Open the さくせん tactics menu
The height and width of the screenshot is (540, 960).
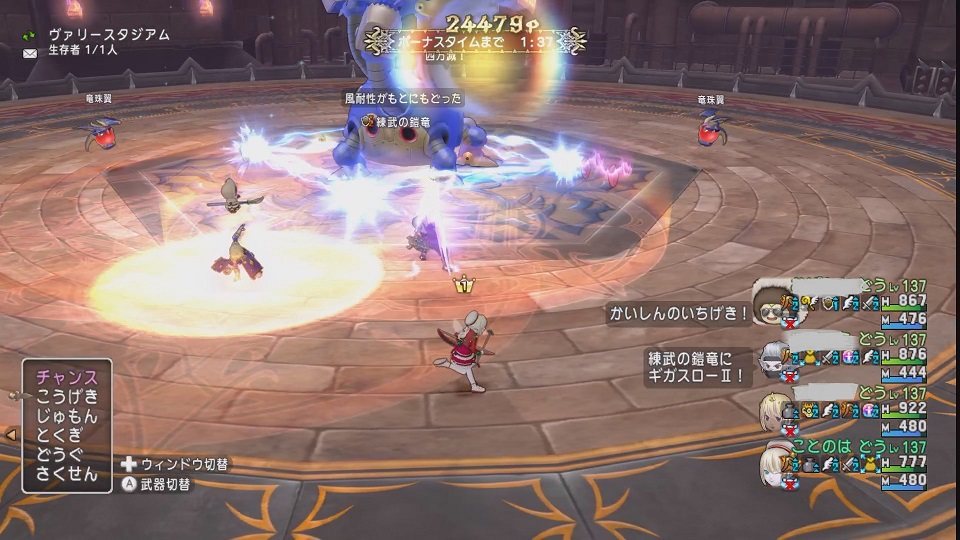67,475
